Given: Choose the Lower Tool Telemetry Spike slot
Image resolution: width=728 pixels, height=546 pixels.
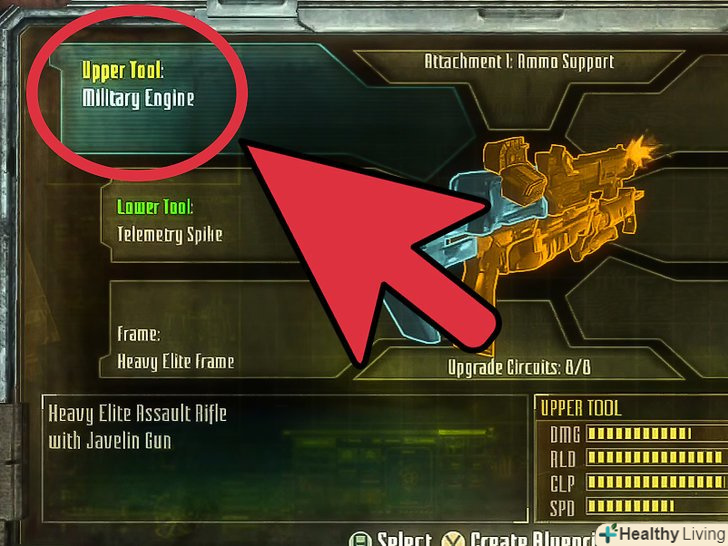Looking at the screenshot, I should [x=170, y=222].
